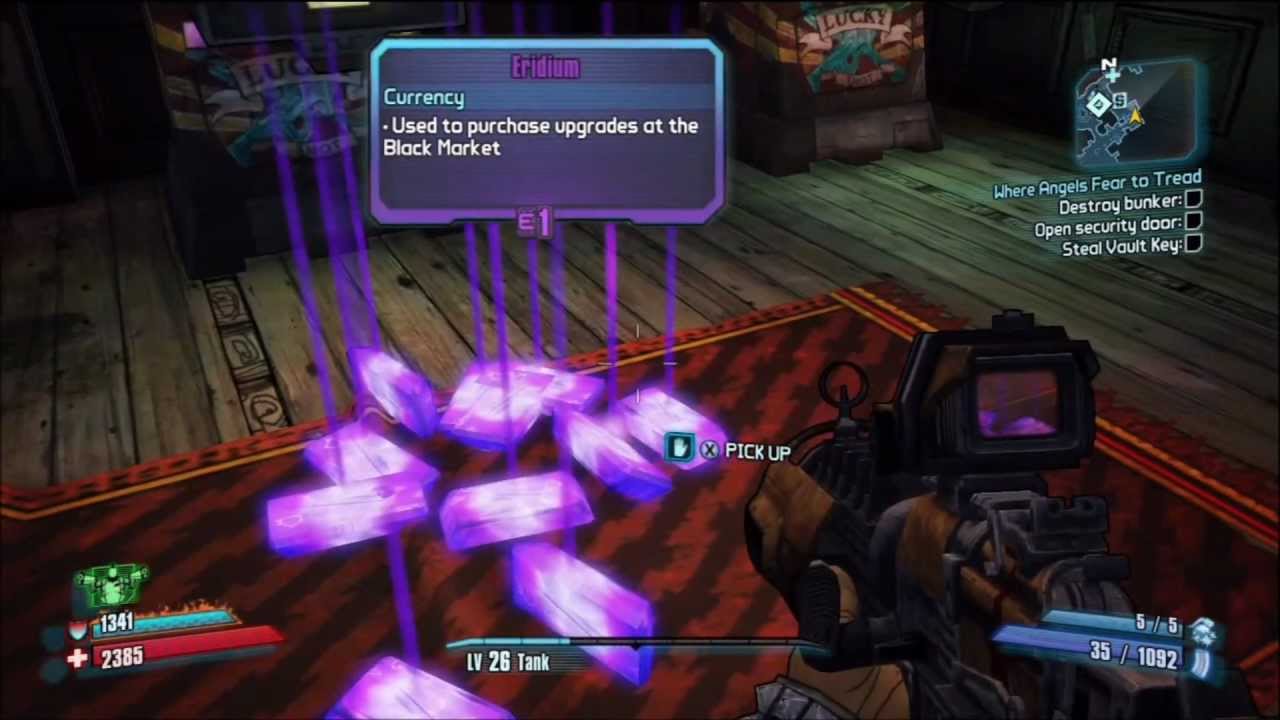1280x720 pixels.
Task: Tick the Destroy bunker objective checkbox
Action: coord(1193,203)
